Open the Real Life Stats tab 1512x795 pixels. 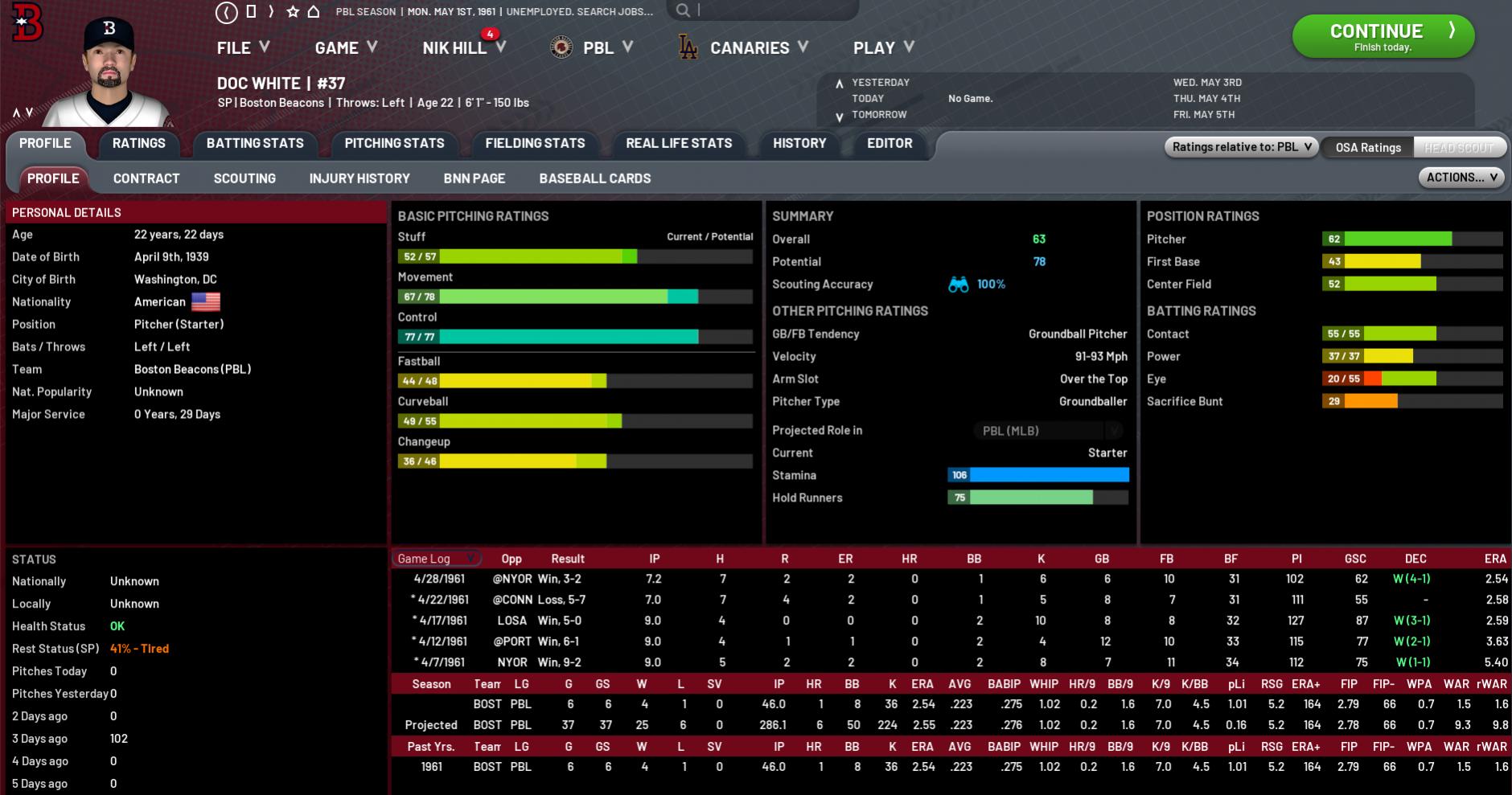coord(679,143)
